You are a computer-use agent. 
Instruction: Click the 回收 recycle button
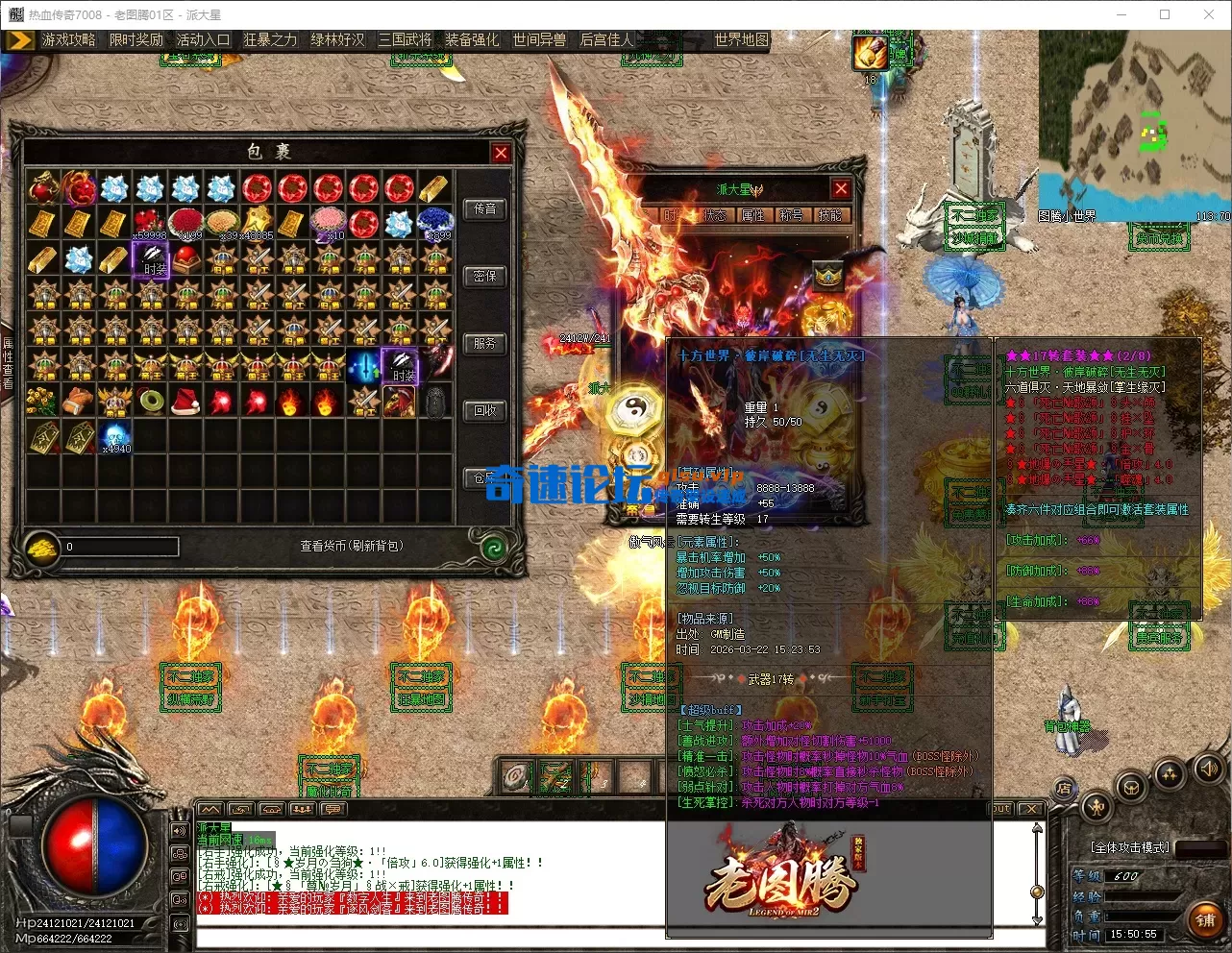pos(485,410)
